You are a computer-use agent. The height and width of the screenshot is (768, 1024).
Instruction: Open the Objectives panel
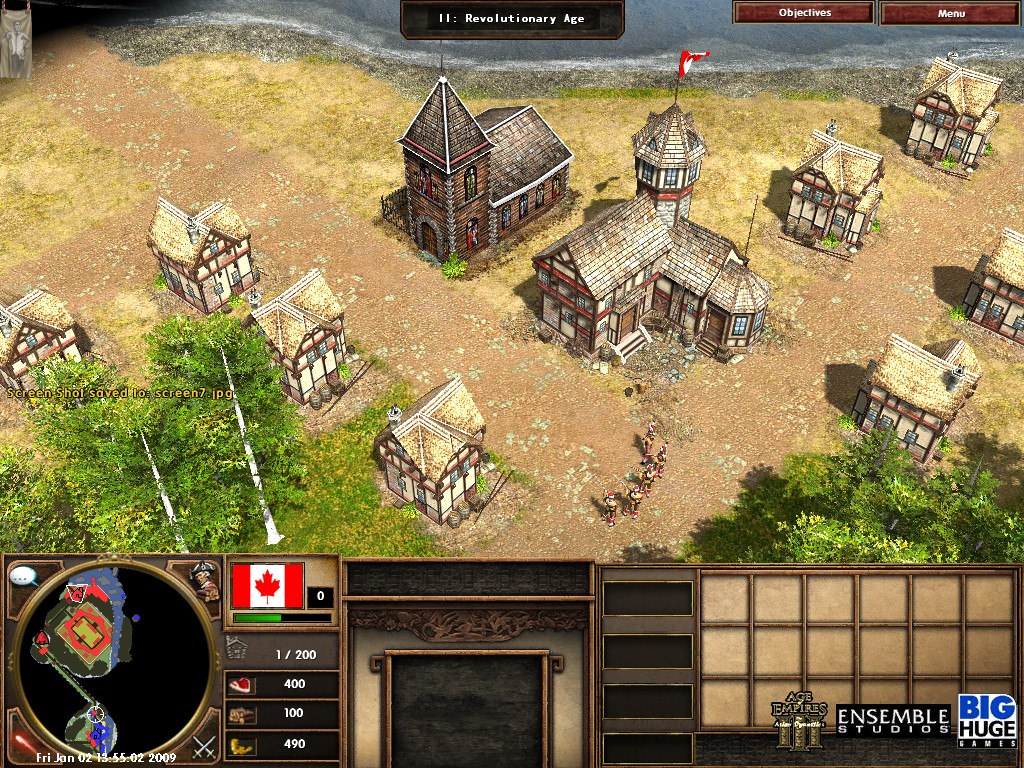click(x=804, y=13)
